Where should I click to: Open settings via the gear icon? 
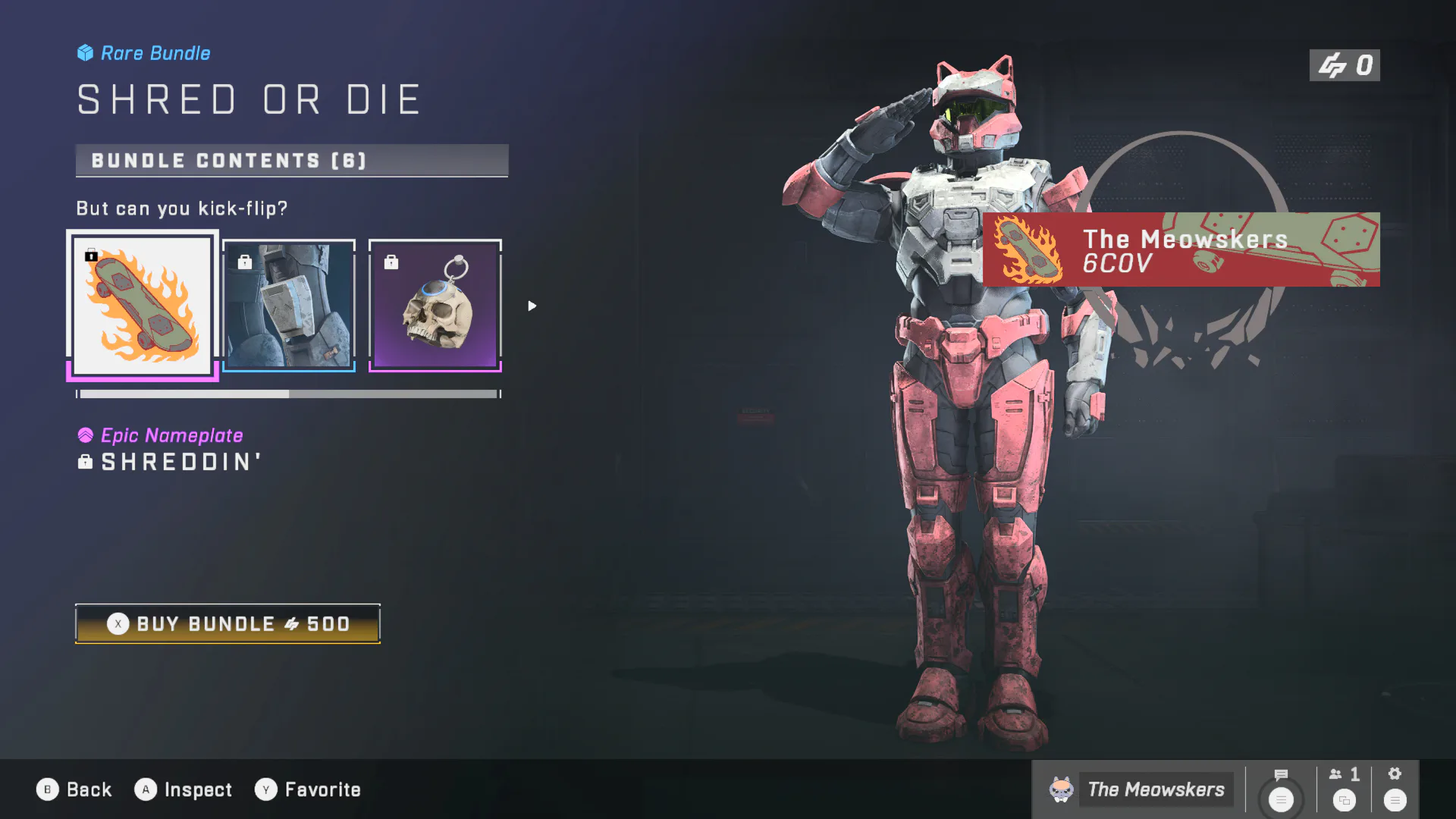[1395, 789]
